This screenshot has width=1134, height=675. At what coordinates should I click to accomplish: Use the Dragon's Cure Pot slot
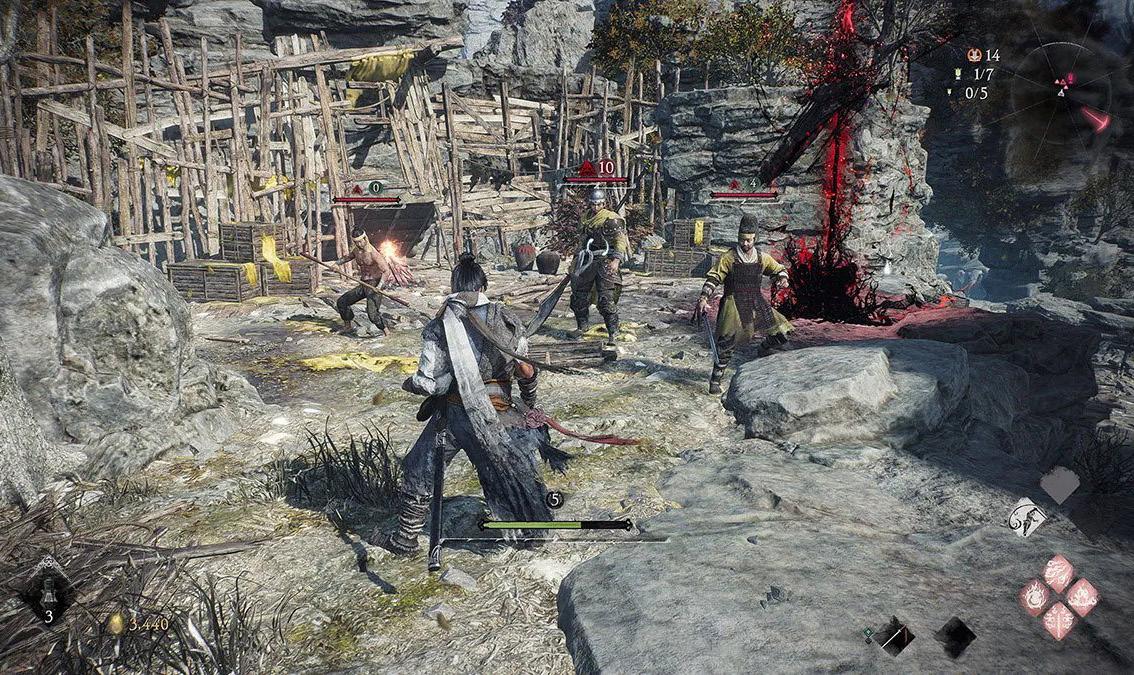(x=47, y=592)
